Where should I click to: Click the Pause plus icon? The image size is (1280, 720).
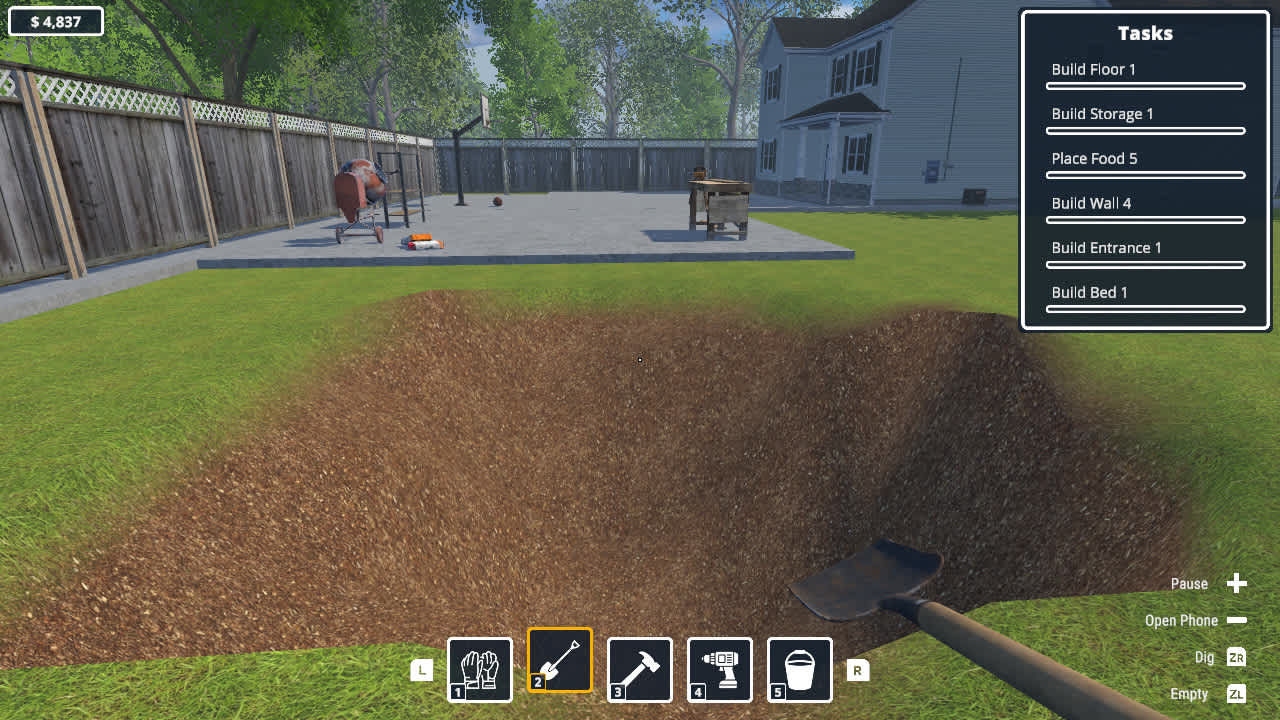1237,583
